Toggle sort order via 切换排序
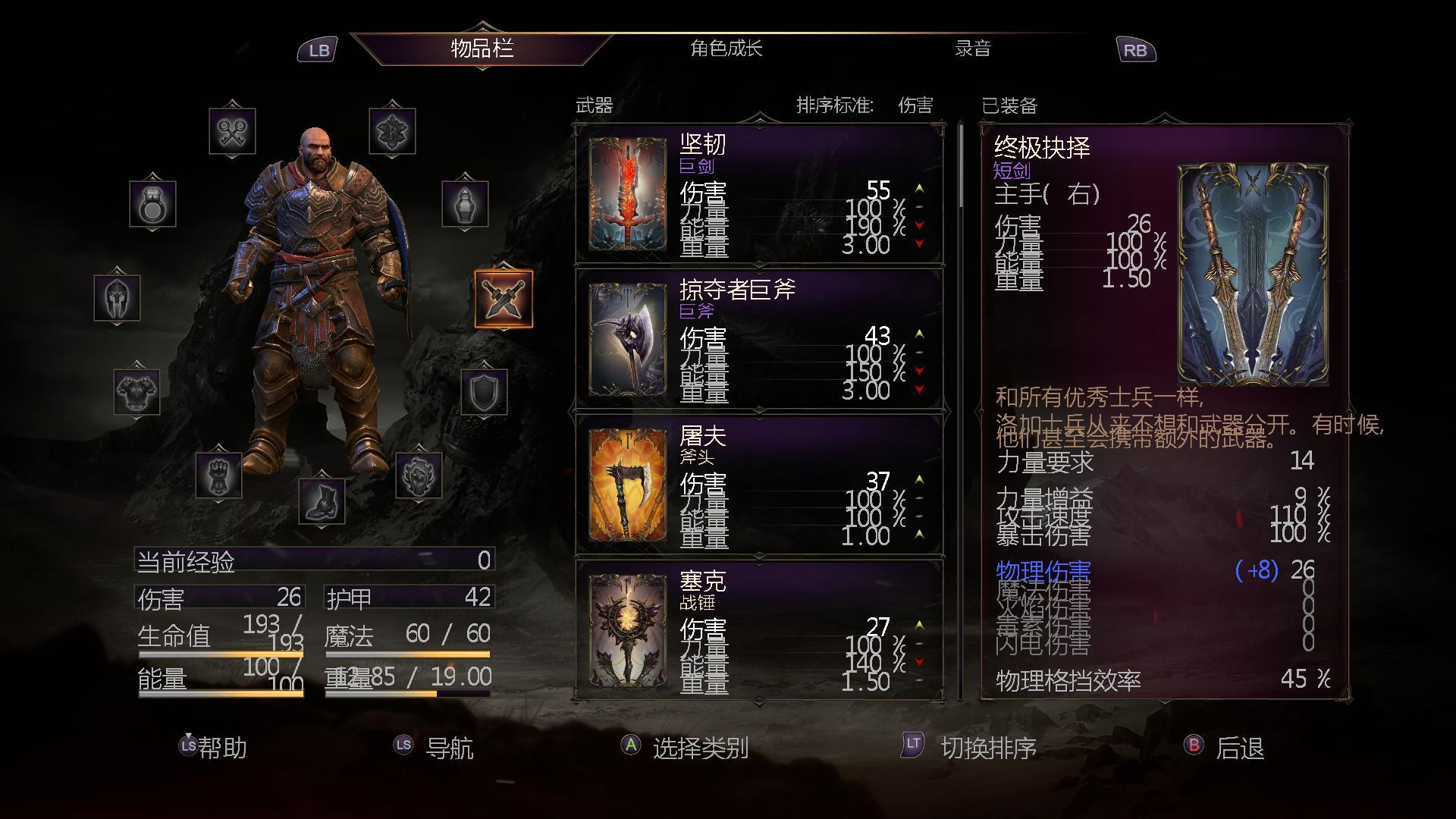 click(987, 748)
